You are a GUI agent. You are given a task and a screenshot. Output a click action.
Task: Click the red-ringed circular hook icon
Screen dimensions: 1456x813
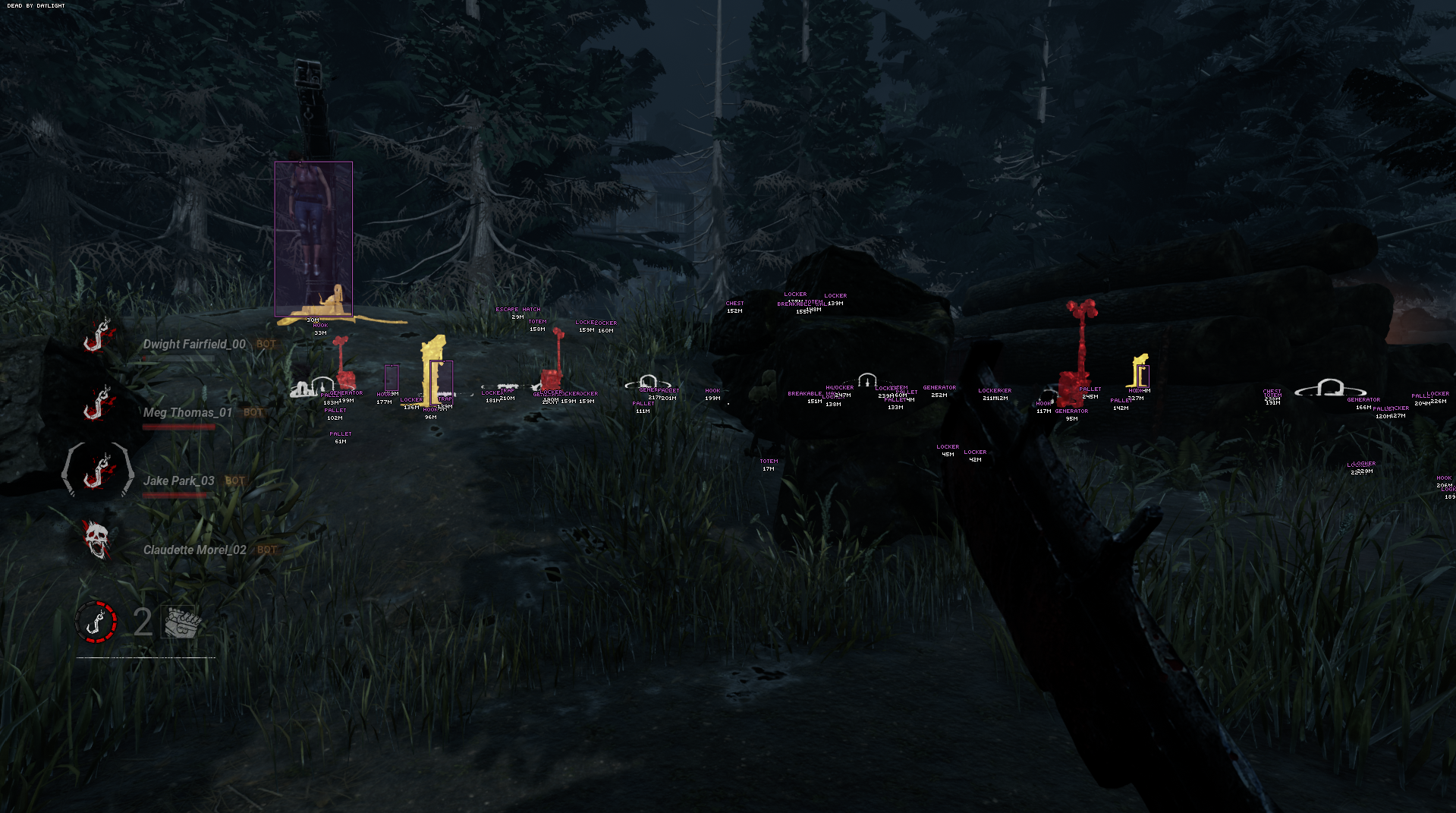tap(96, 622)
